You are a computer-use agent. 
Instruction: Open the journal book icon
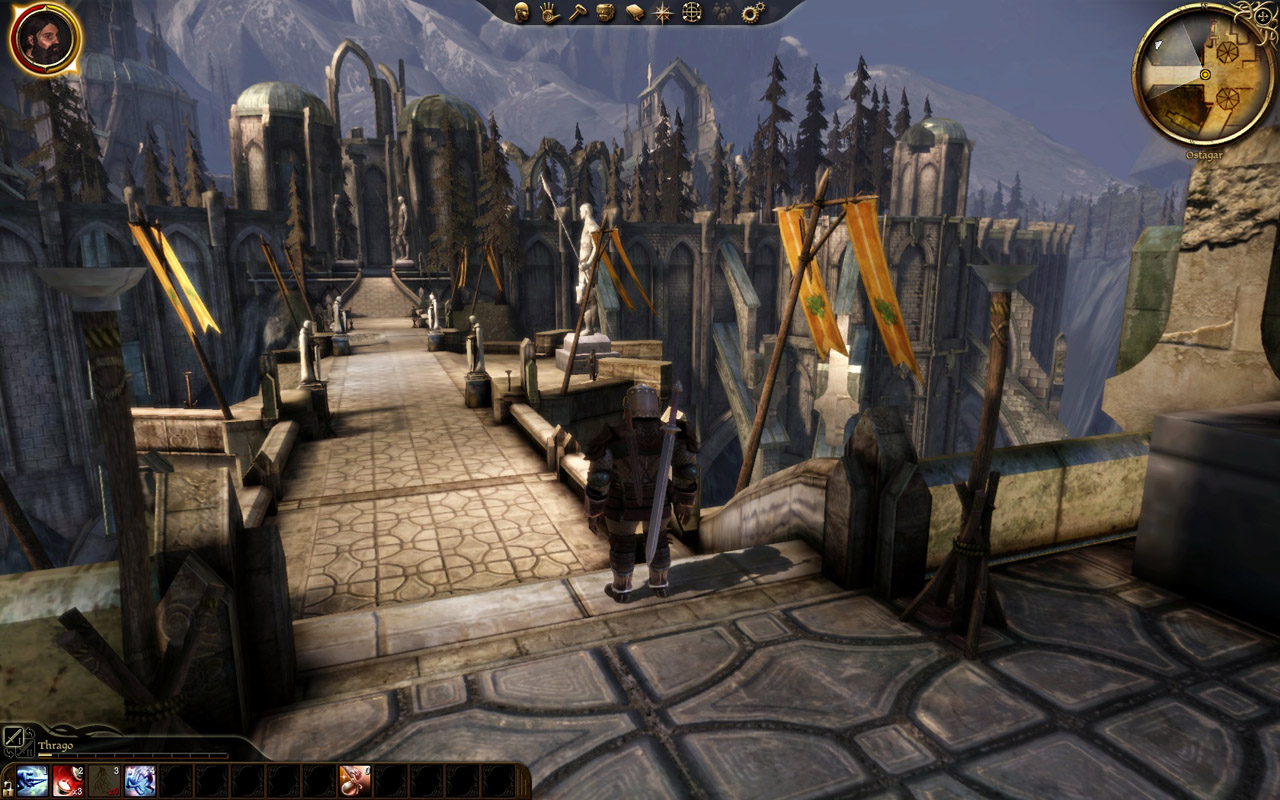[634, 12]
